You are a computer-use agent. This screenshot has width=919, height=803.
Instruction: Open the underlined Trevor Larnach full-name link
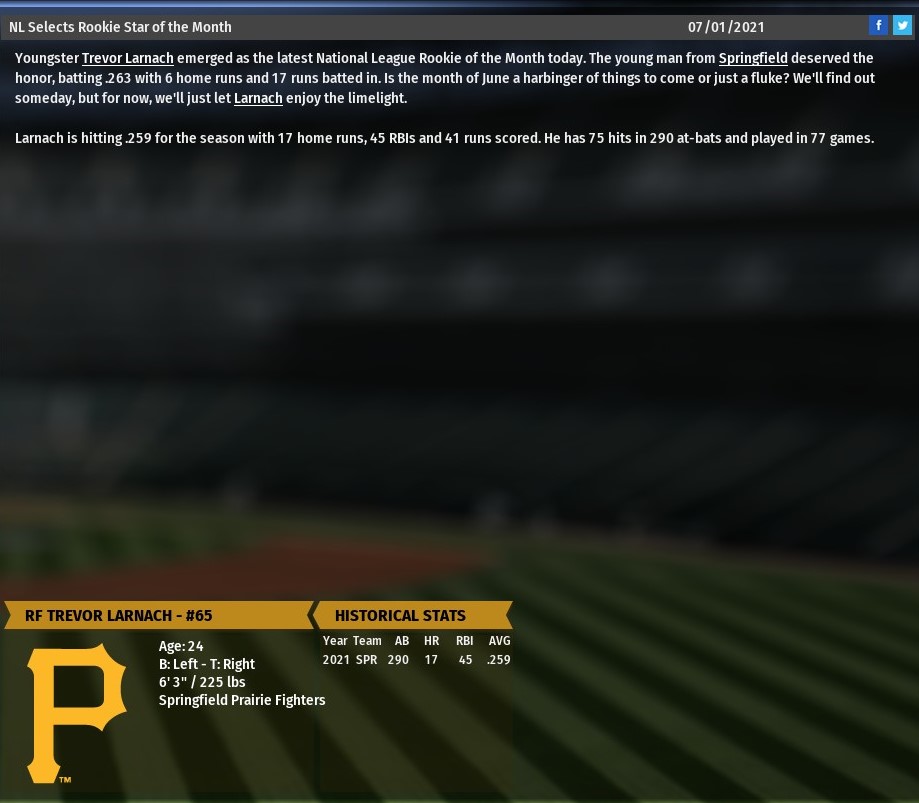127,58
